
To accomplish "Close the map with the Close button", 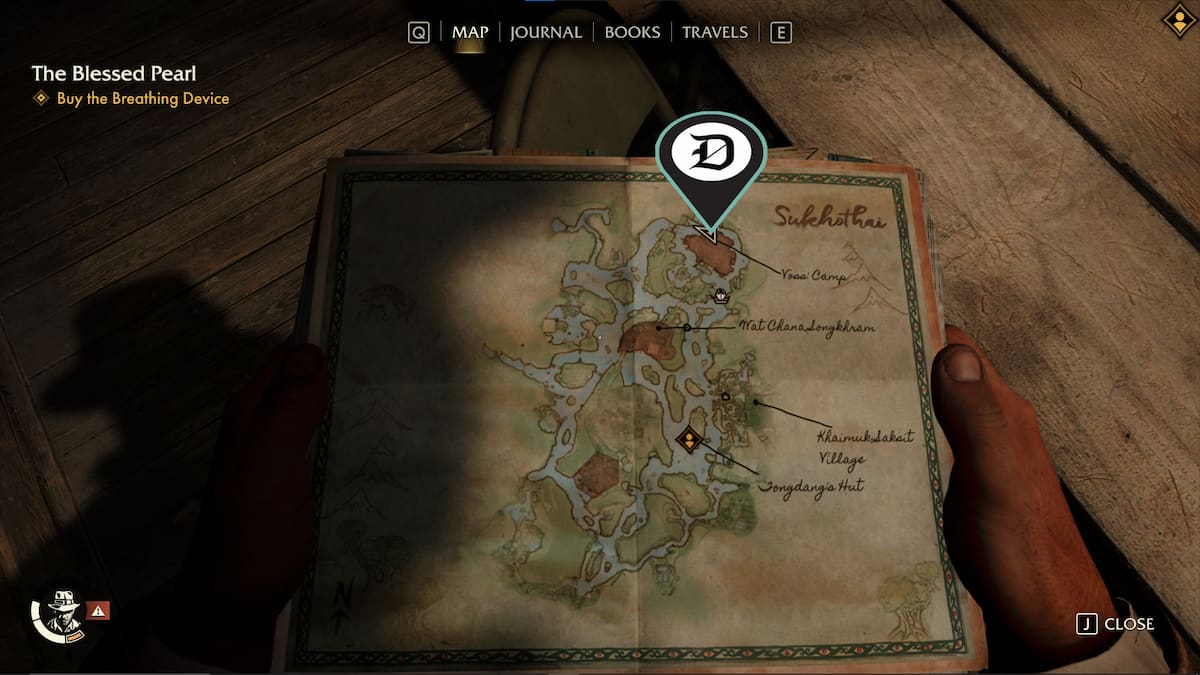I will [x=1115, y=624].
